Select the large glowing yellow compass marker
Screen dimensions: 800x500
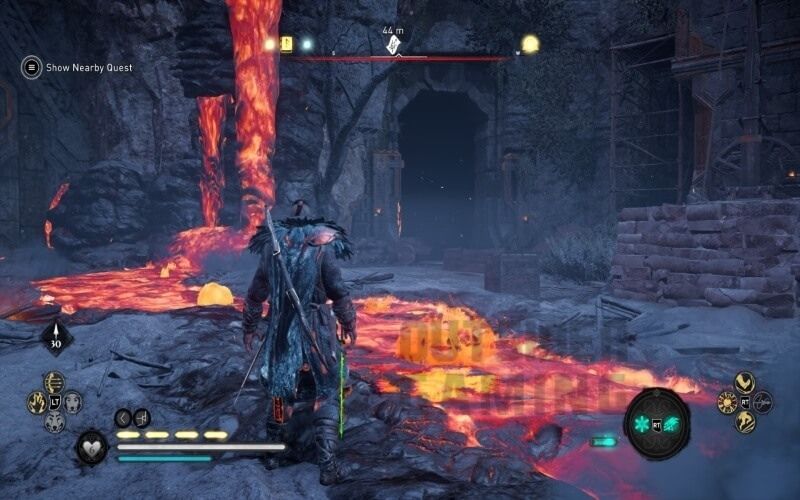(x=530, y=44)
